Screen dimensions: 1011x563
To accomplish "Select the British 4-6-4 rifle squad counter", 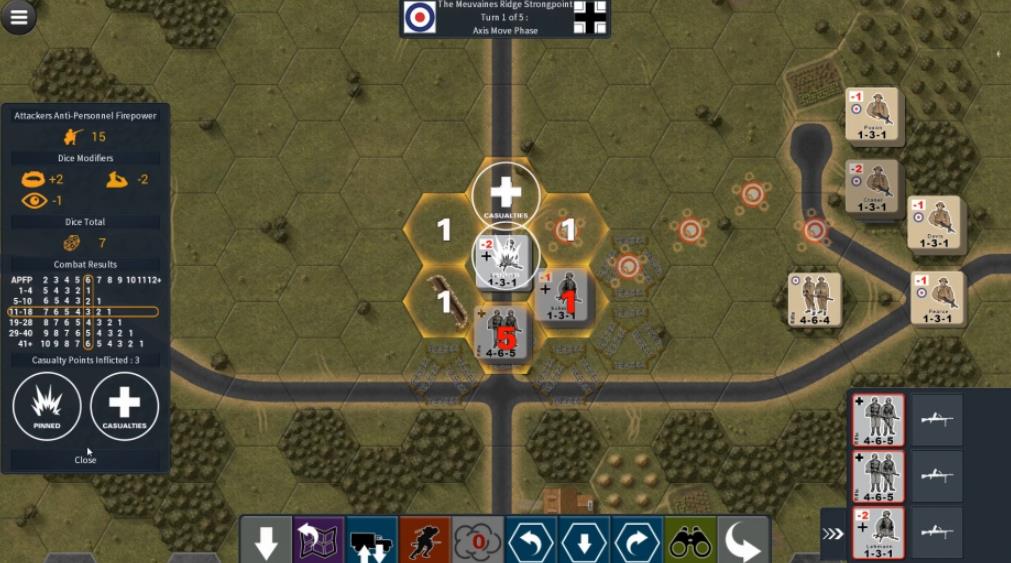I will [814, 299].
